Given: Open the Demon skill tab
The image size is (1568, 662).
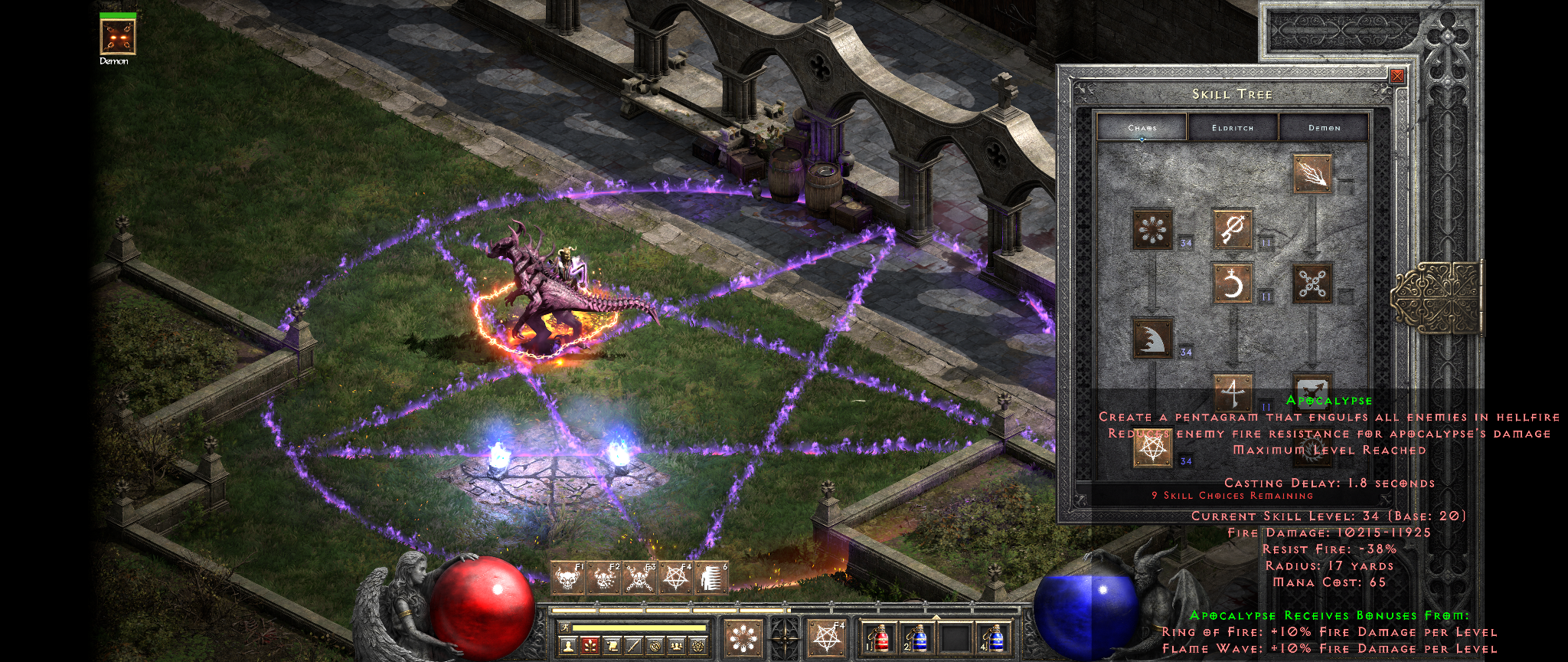Looking at the screenshot, I should (1324, 128).
